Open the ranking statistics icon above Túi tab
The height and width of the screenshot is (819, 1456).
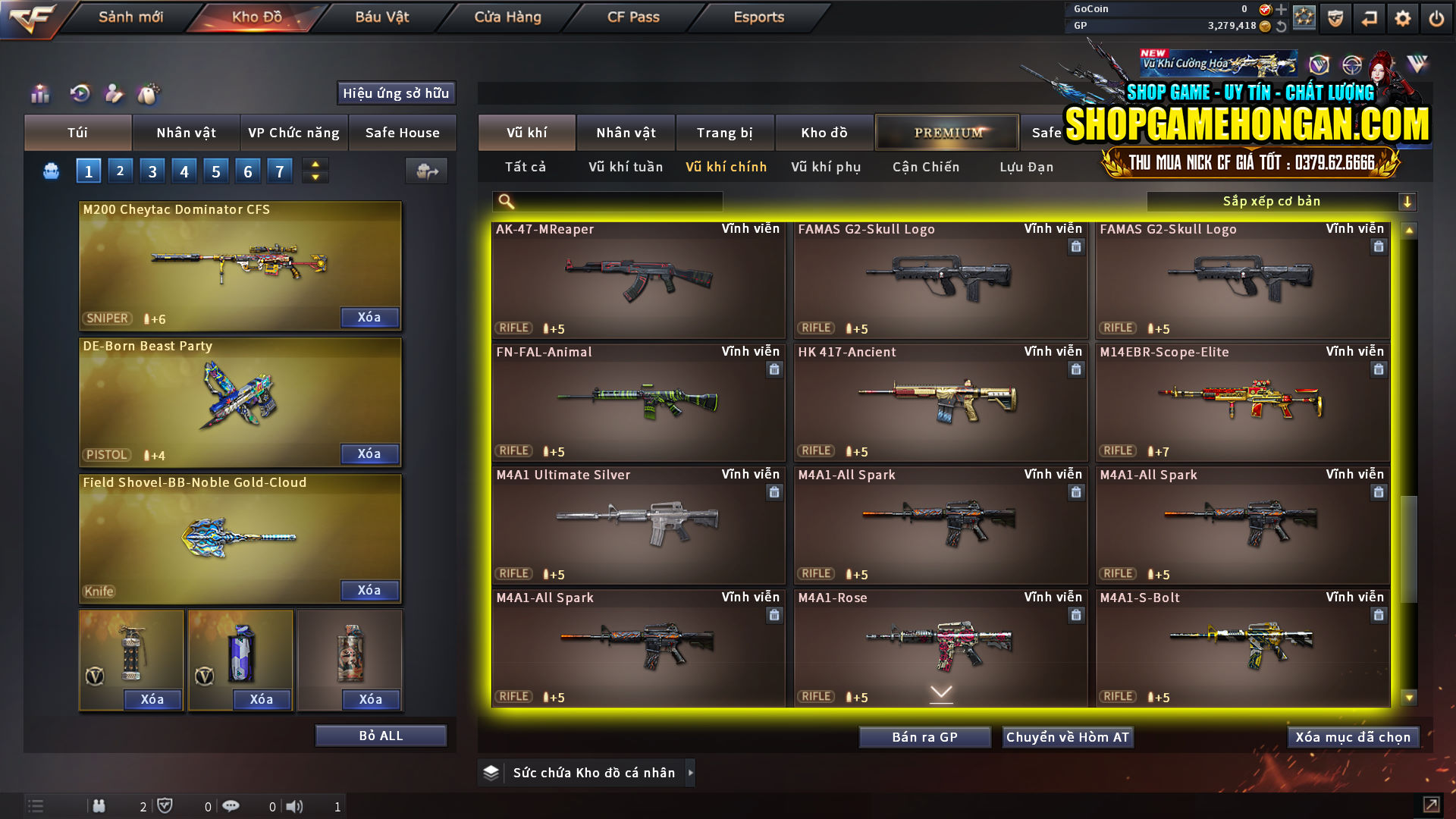39,94
